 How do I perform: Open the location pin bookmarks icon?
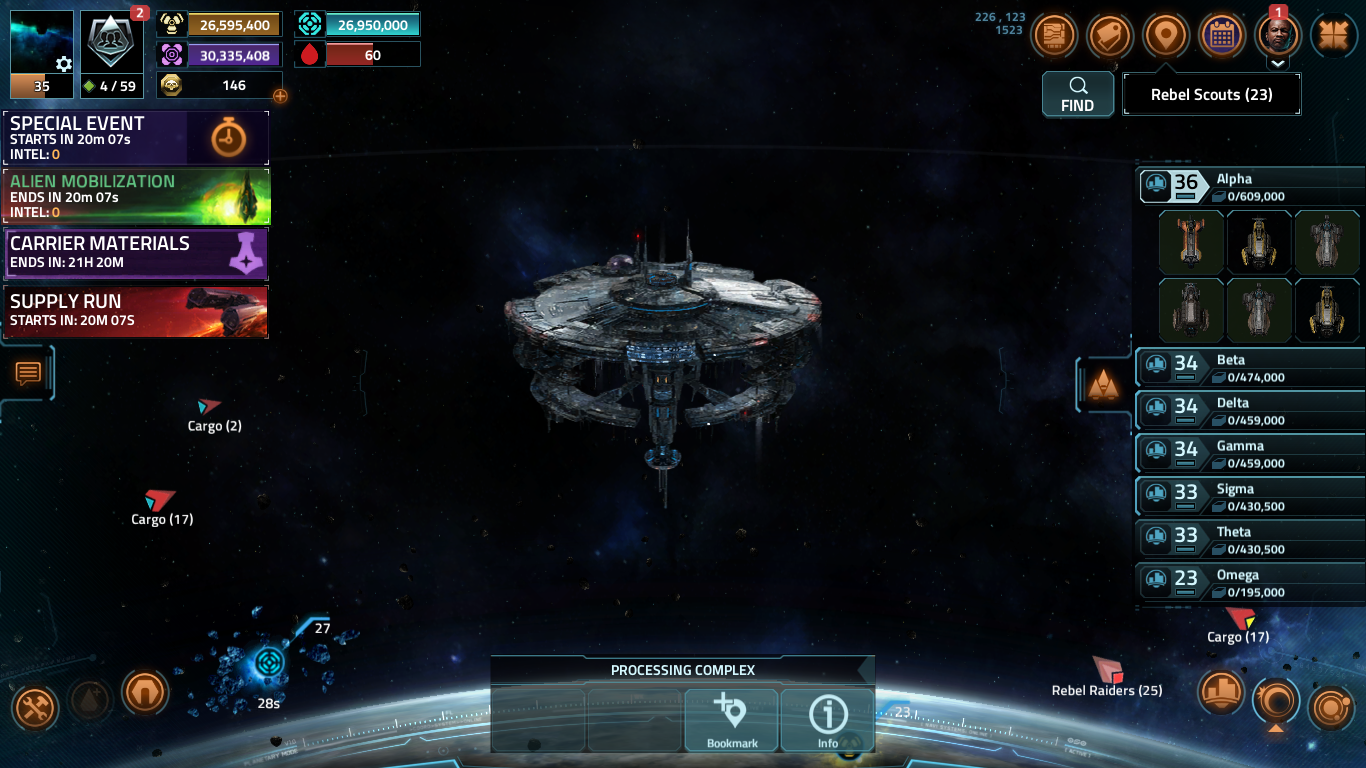point(1165,36)
